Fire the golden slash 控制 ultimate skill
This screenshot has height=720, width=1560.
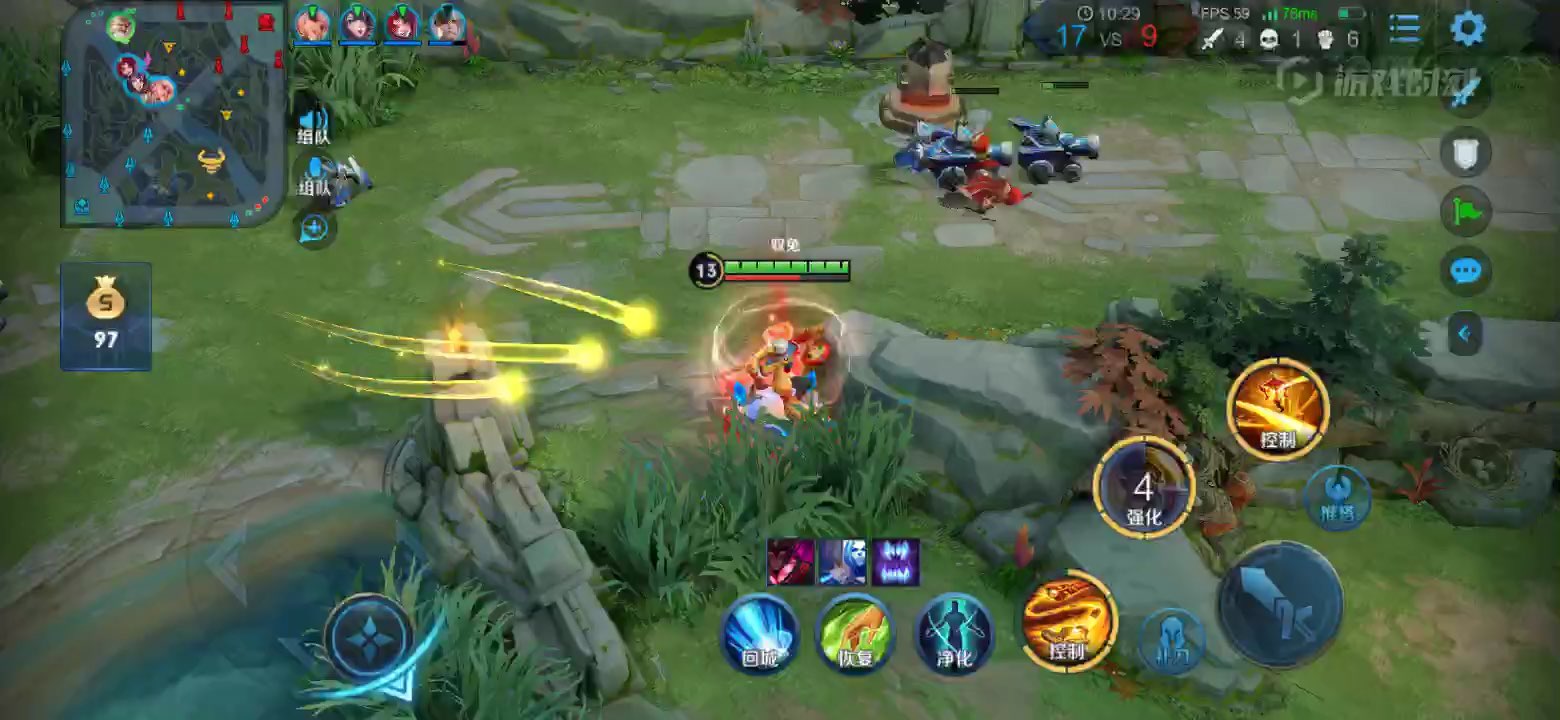click(1277, 409)
